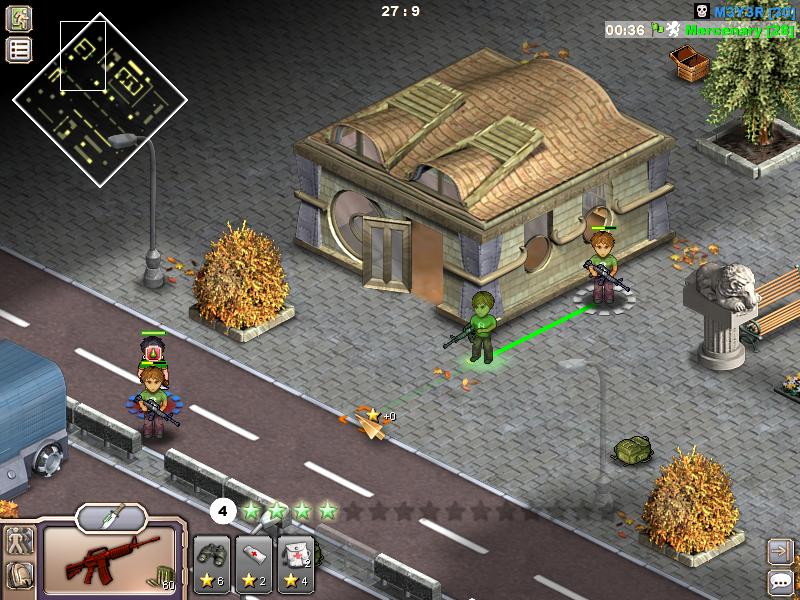Image resolution: width=800 pixels, height=600 pixels.
Task: Open the backpack inventory
Action: (x=19, y=575)
